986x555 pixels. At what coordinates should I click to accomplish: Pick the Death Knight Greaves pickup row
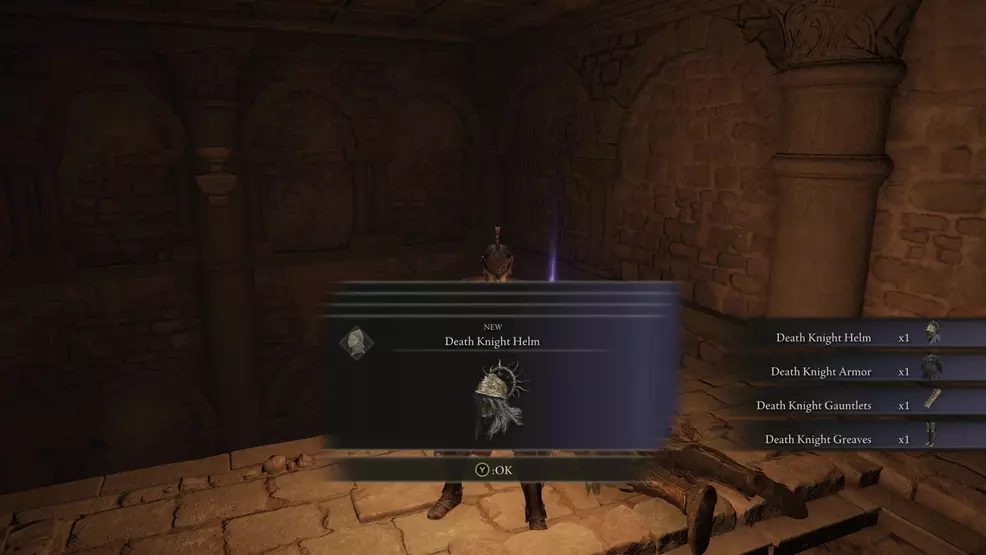[858, 439]
